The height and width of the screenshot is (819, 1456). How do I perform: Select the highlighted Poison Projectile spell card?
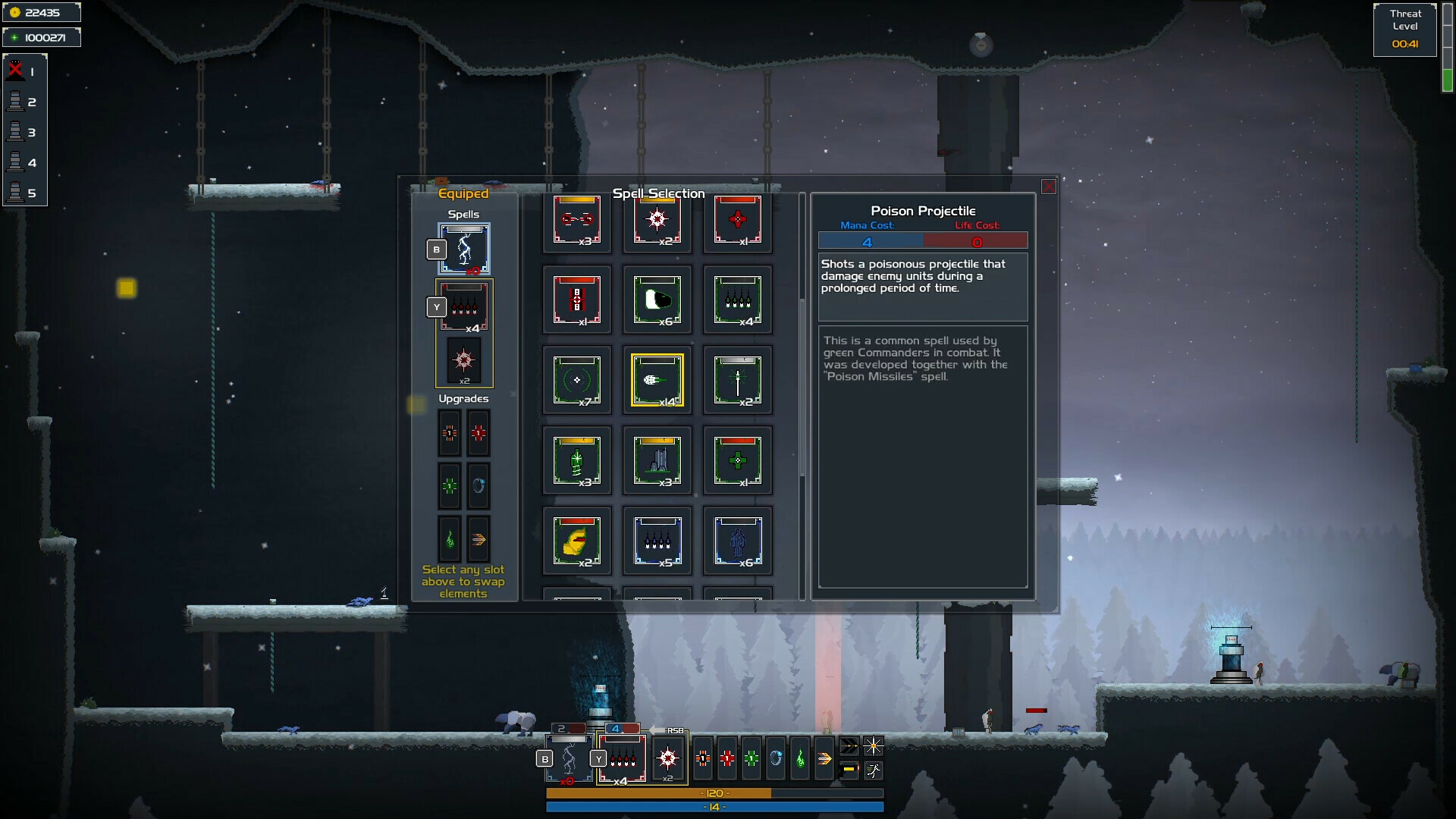(657, 380)
